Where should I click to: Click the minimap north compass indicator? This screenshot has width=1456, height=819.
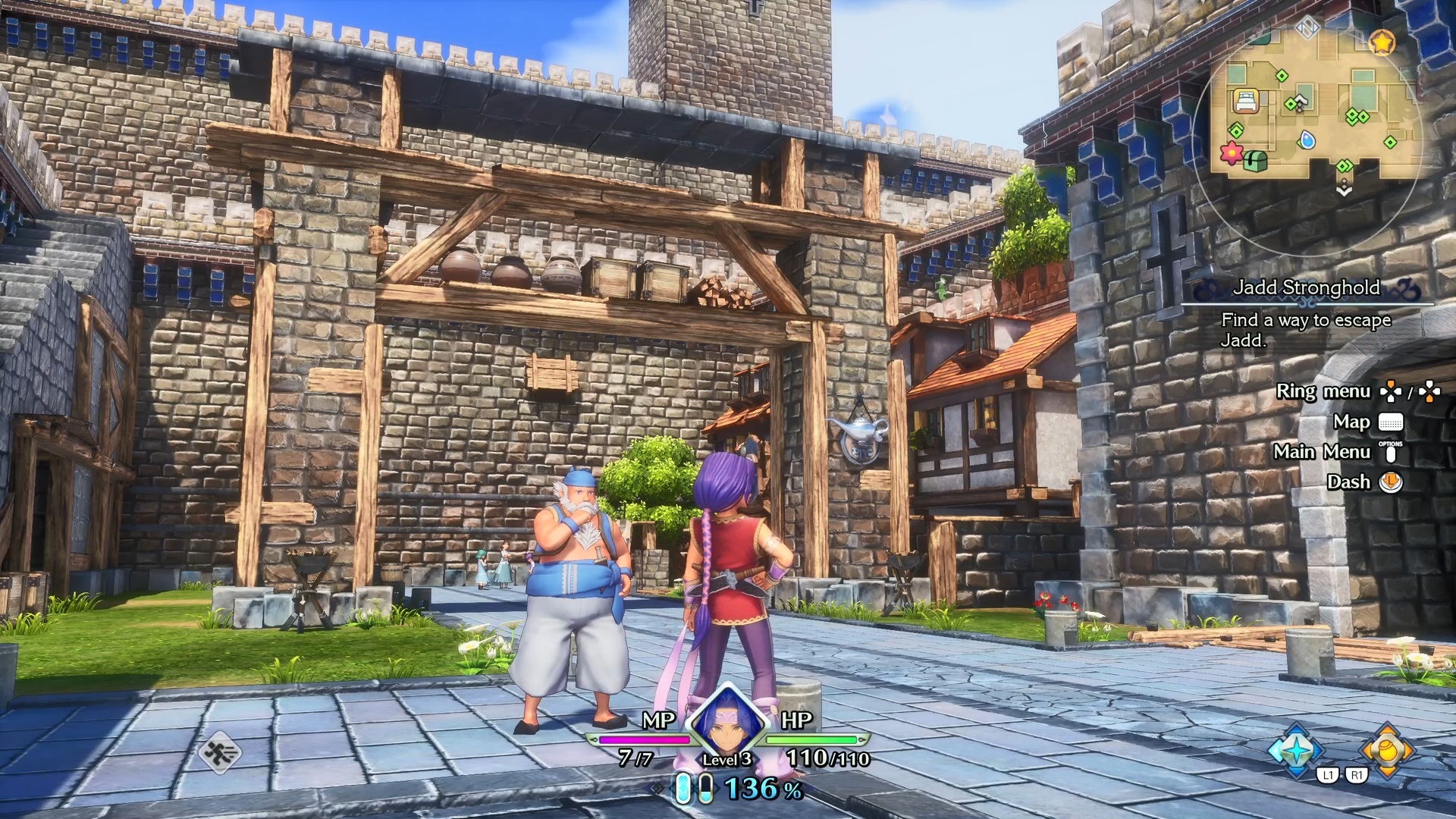click(1307, 29)
